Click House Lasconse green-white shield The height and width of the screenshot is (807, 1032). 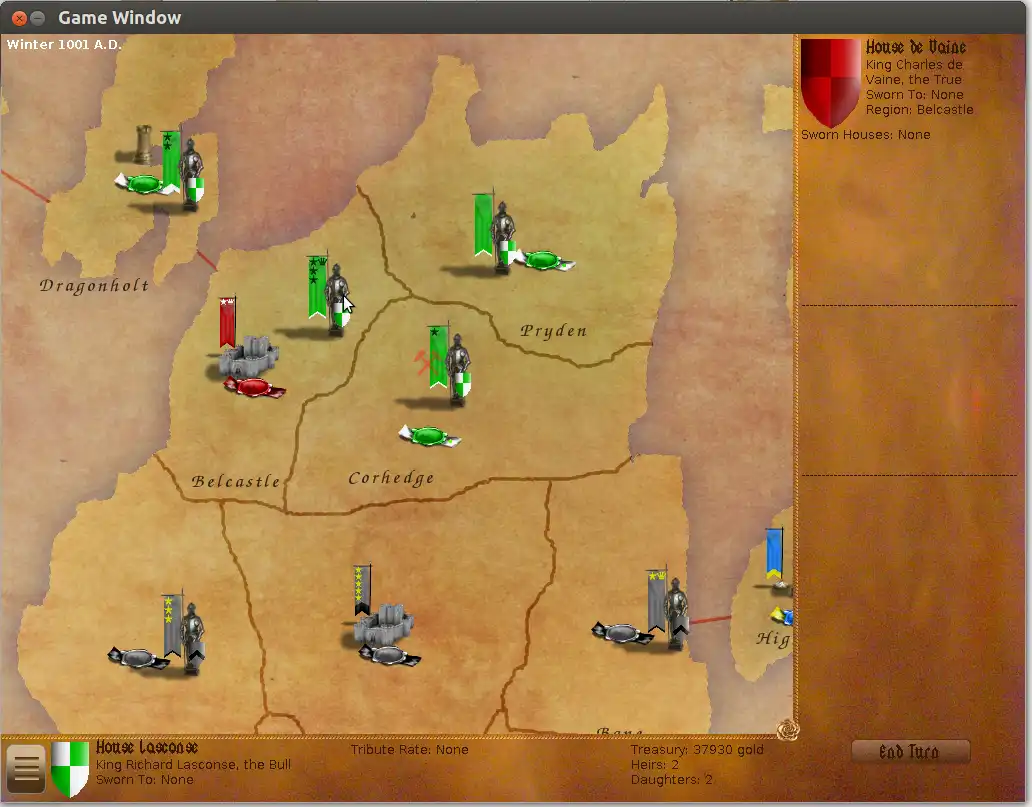[x=70, y=767]
